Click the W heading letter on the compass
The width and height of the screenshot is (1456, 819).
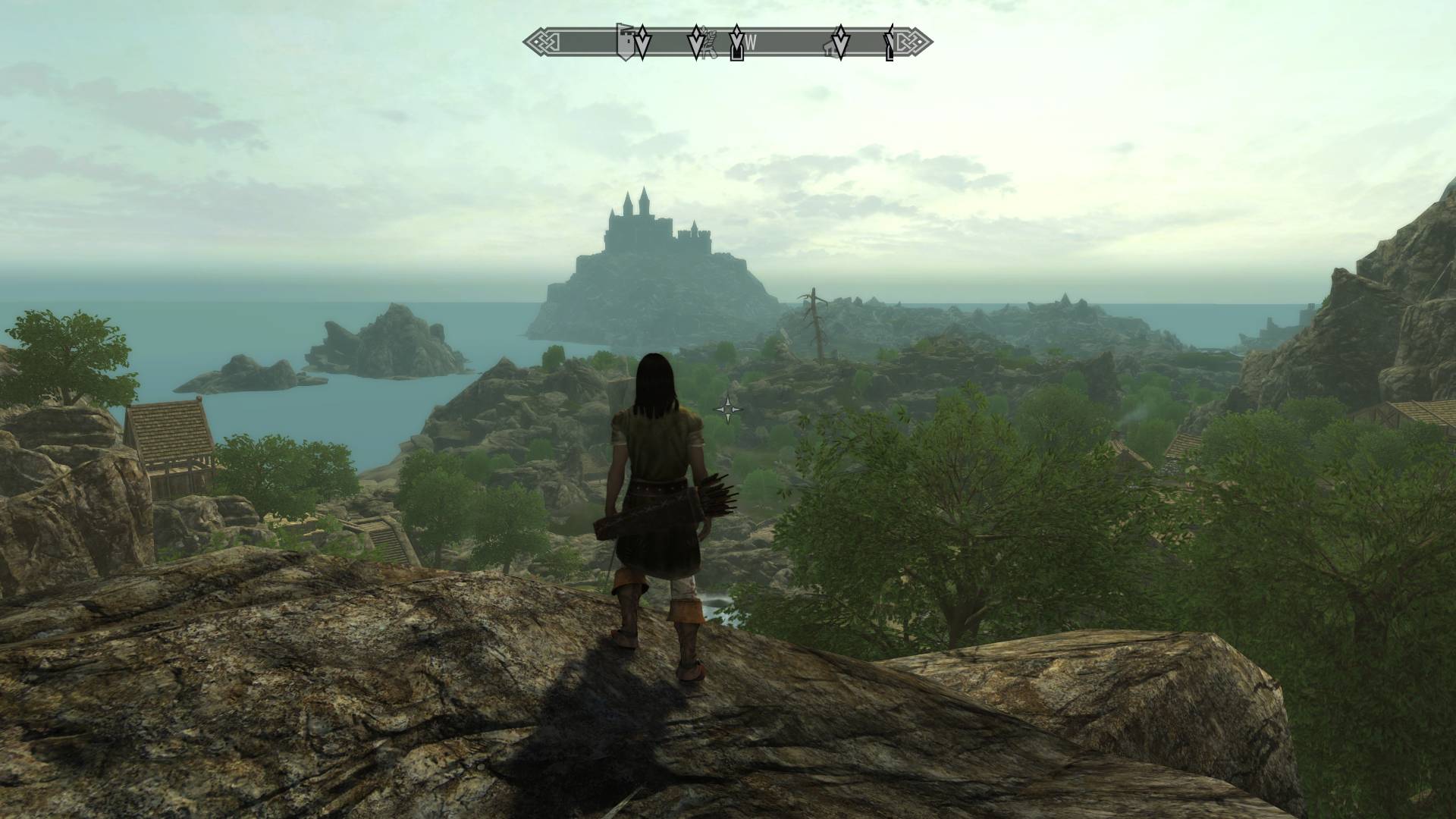click(751, 43)
